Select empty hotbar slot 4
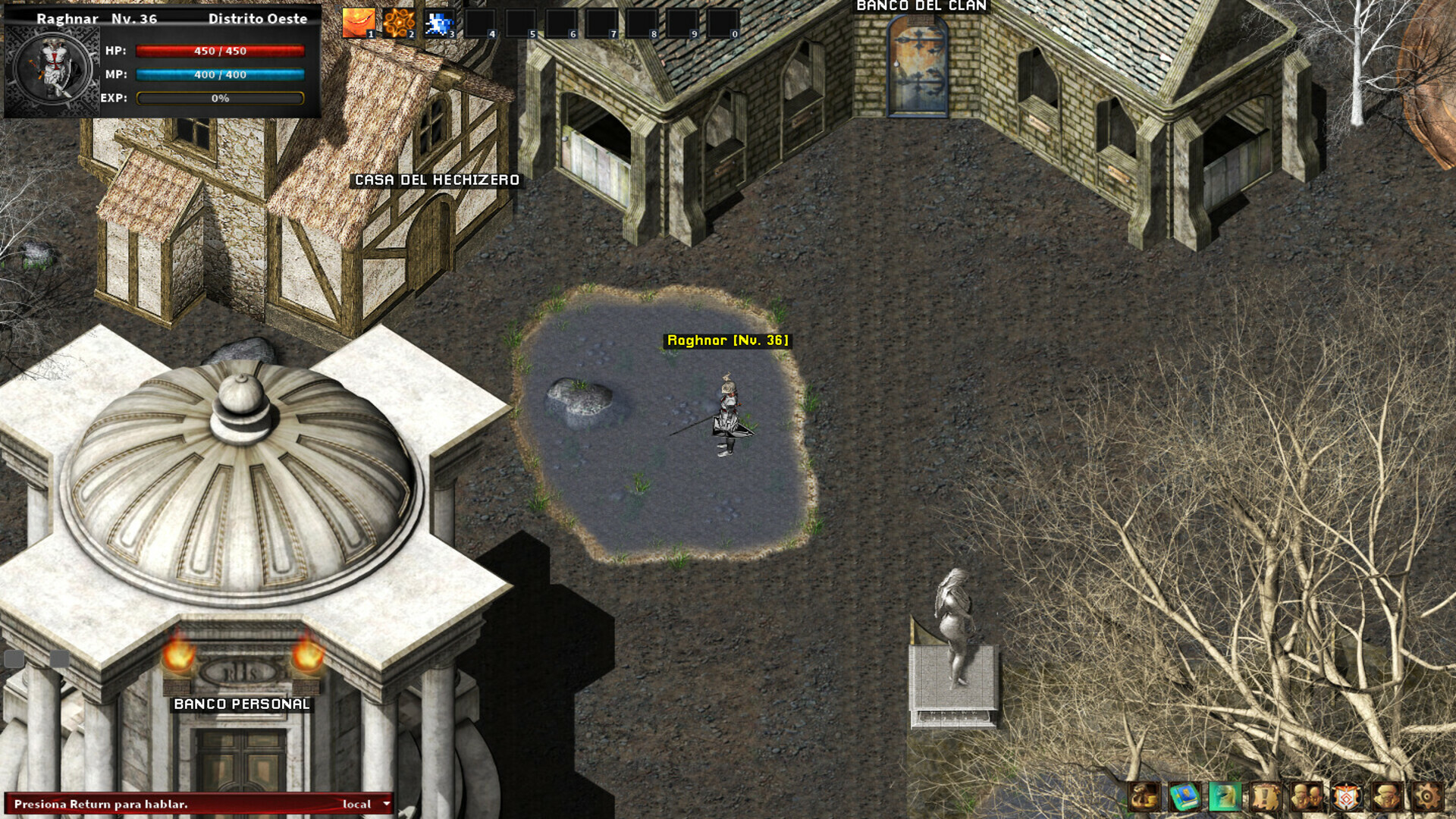This screenshot has height=819, width=1456. coord(480,19)
